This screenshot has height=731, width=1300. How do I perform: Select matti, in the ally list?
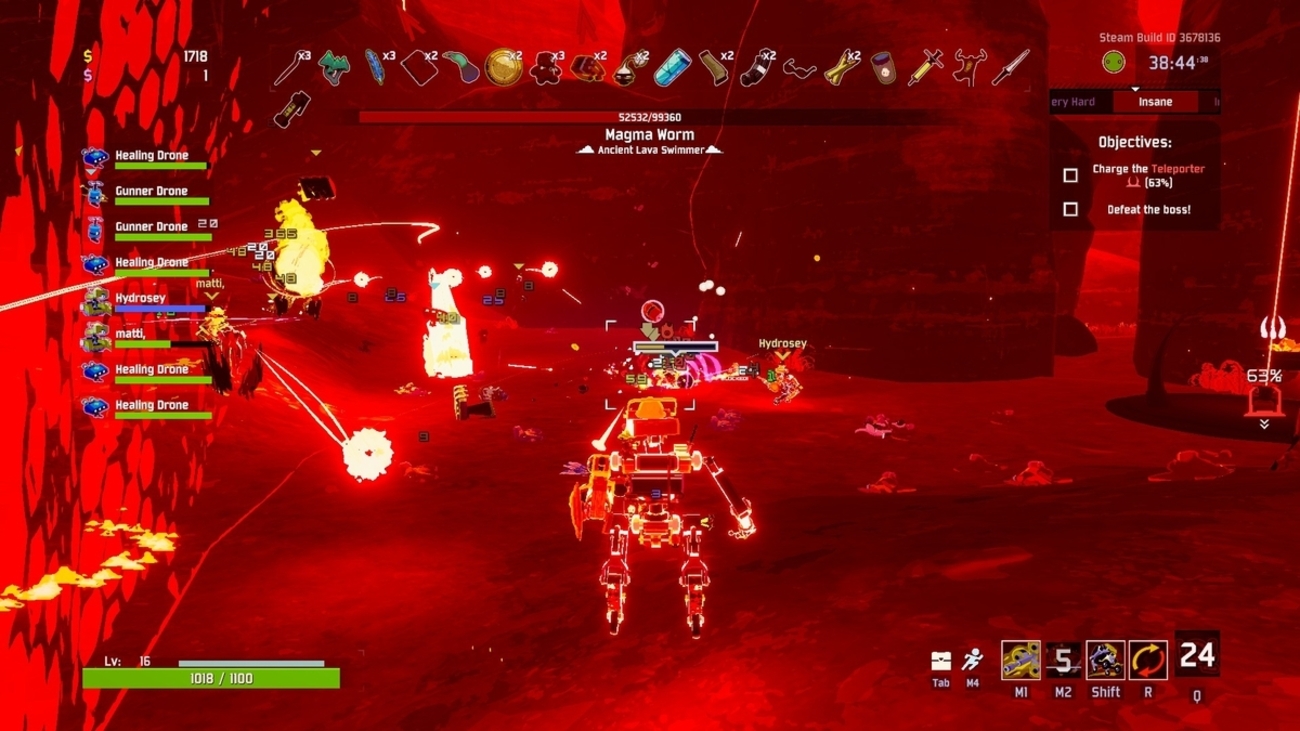130,334
